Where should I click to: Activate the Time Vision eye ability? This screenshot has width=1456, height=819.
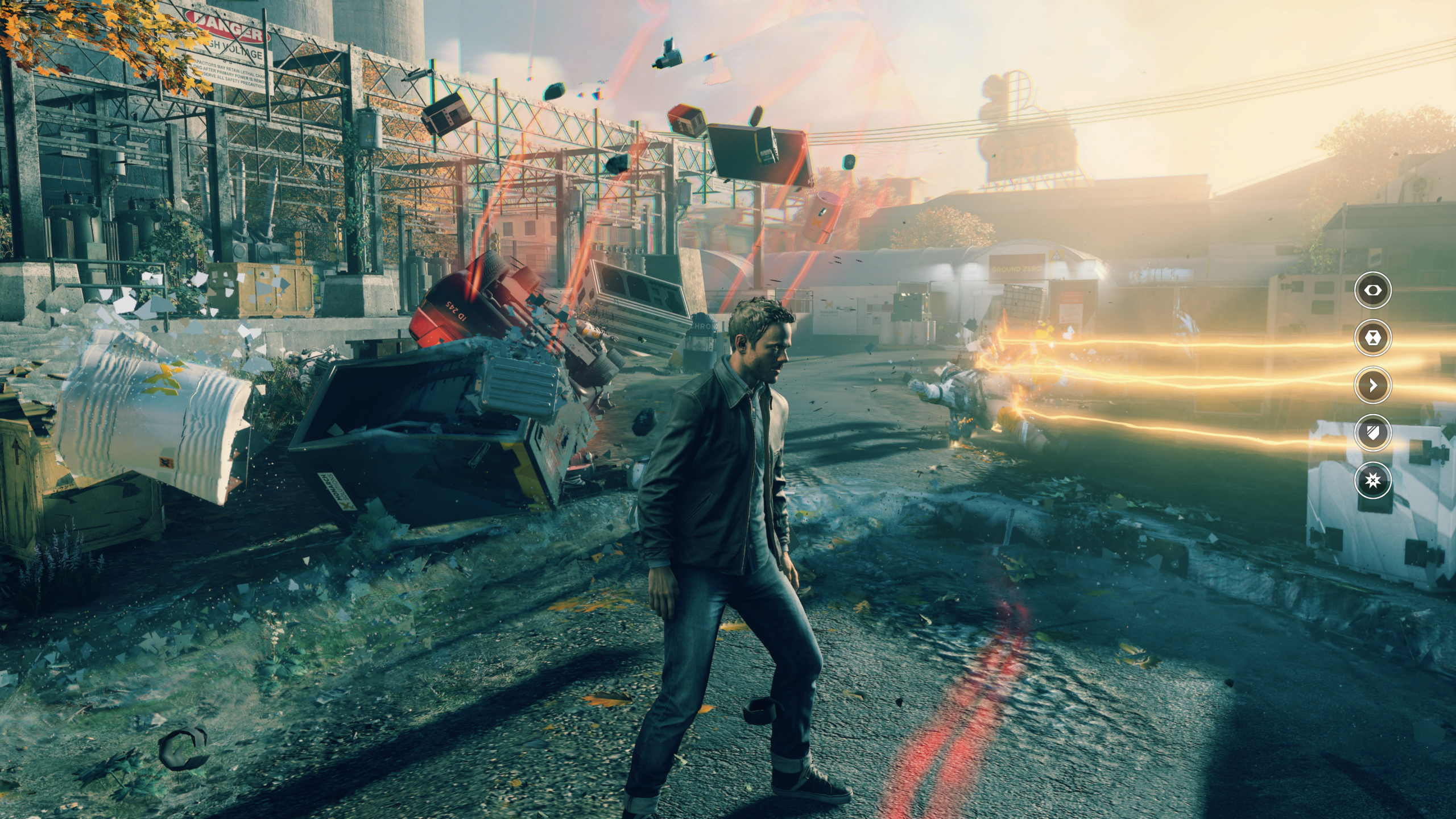click(x=1373, y=290)
